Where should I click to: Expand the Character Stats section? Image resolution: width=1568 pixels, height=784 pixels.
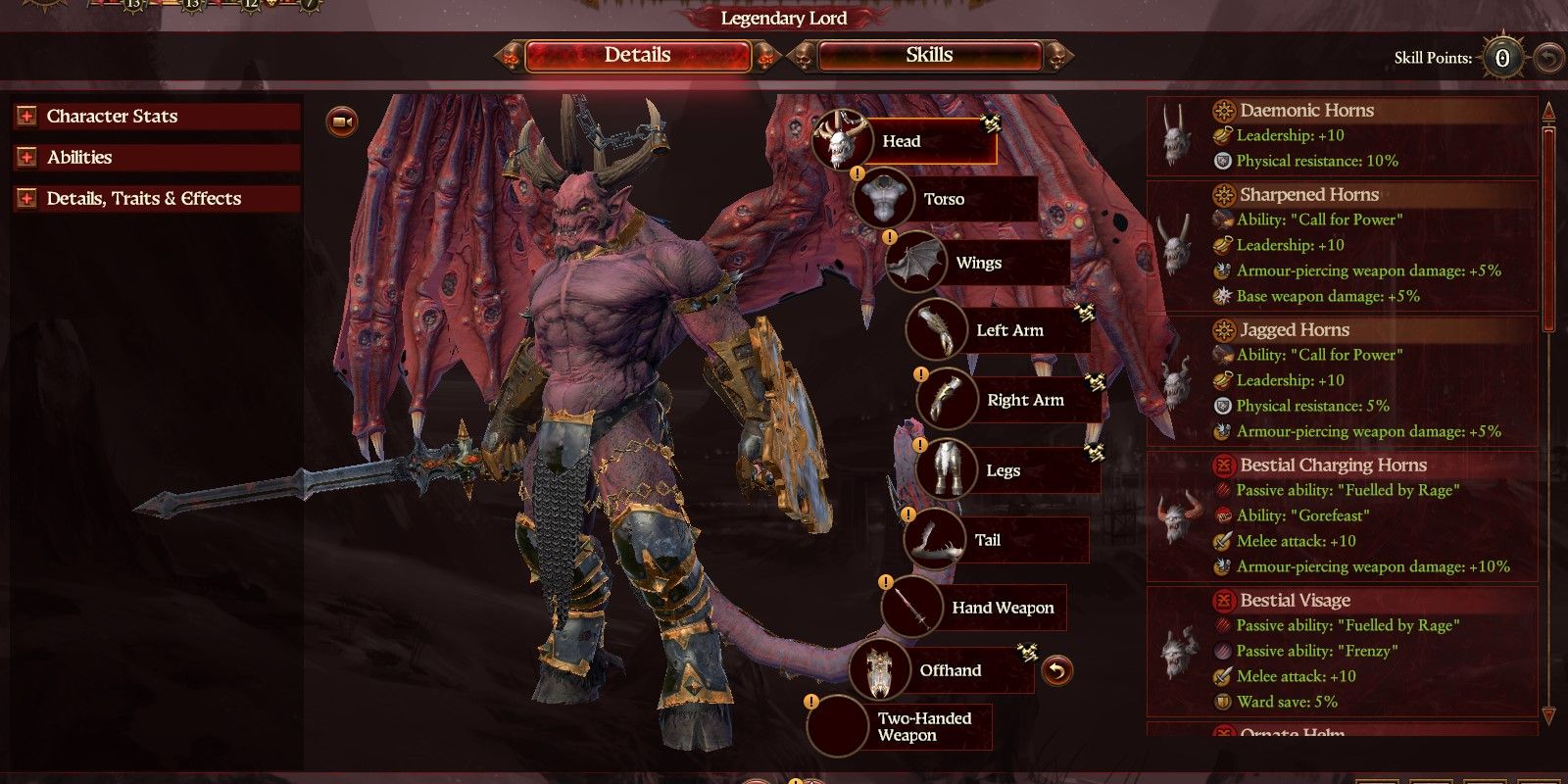(26, 116)
